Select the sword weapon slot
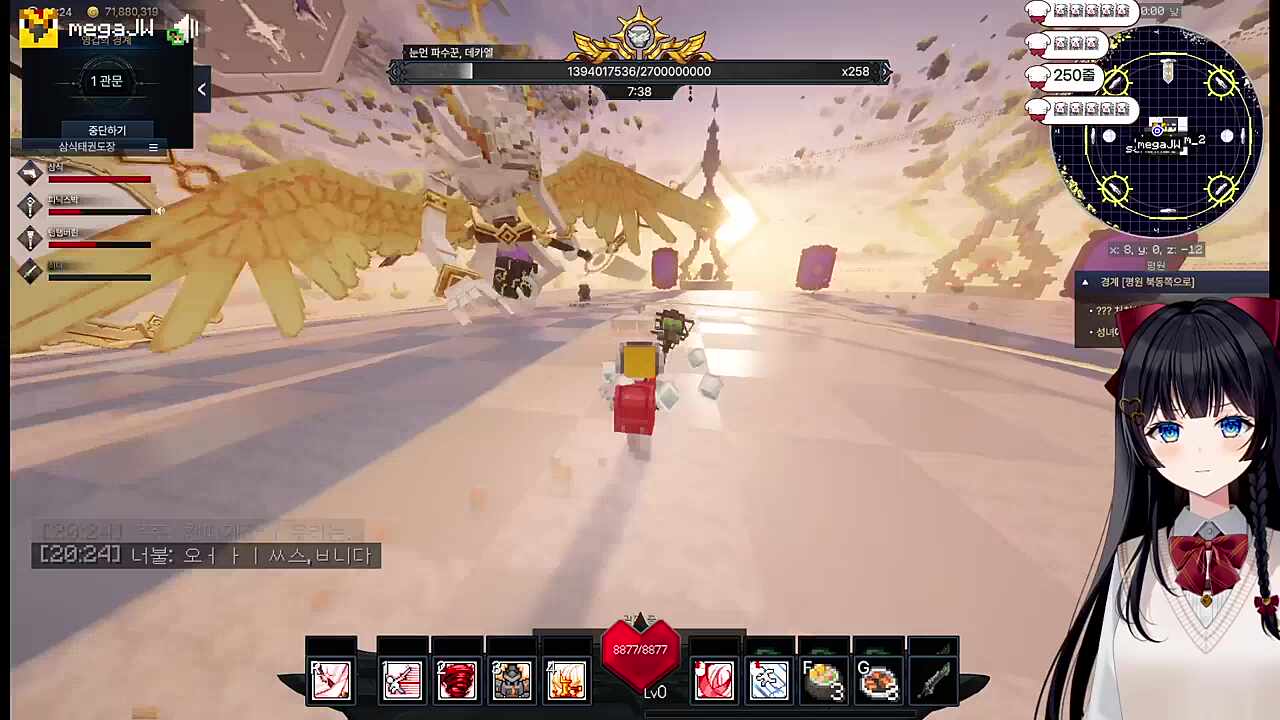 coord(933,680)
